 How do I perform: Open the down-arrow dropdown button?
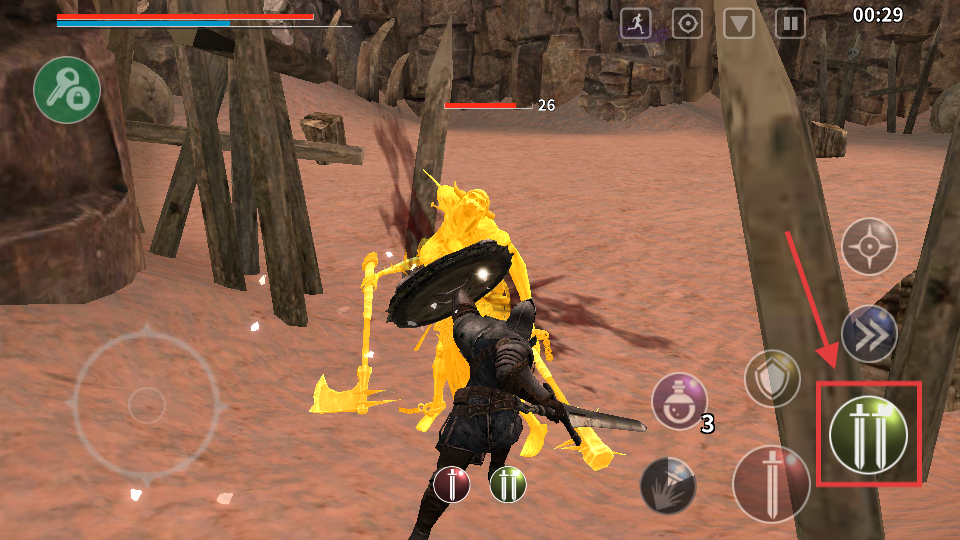pos(739,23)
